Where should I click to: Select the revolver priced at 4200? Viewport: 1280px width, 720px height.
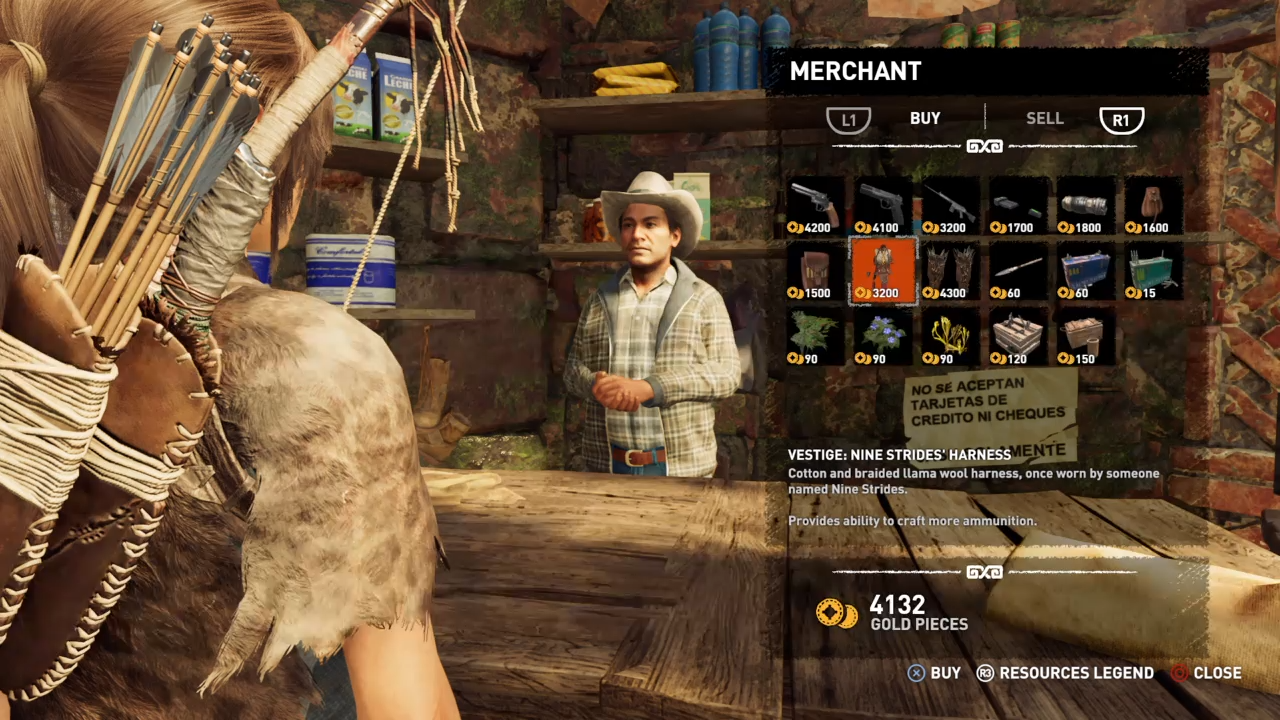pos(815,206)
